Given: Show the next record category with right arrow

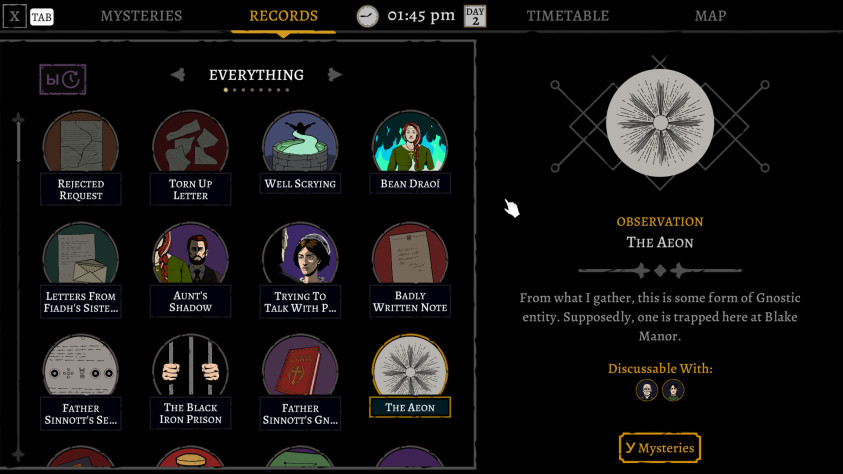Looking at the screenshot, I should tap(335, 75).
